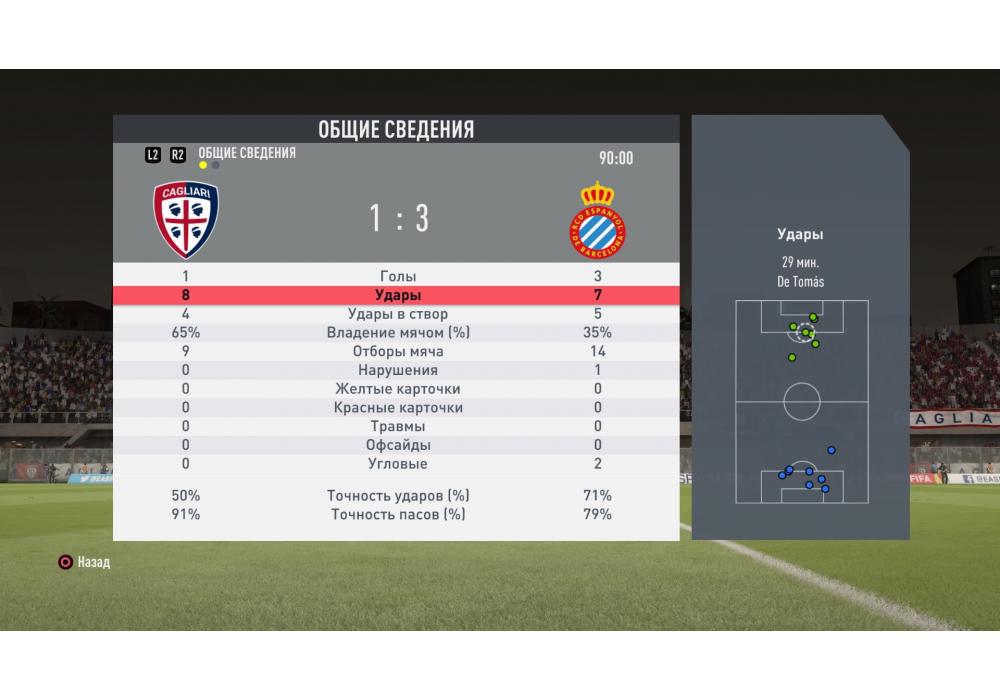Select the Красные карточки row

398,408
